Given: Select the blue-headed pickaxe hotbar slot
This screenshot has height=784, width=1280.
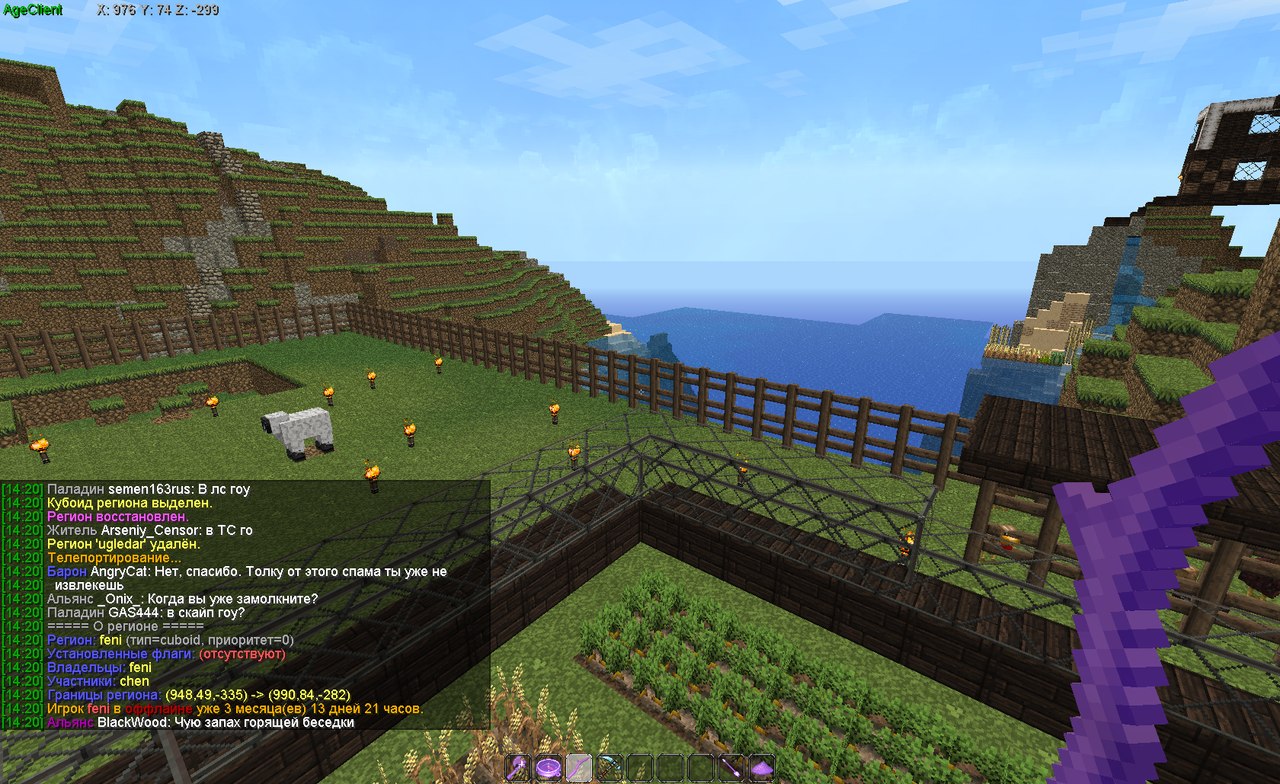Looking at the screenshot, I should [x=609, y=768].
